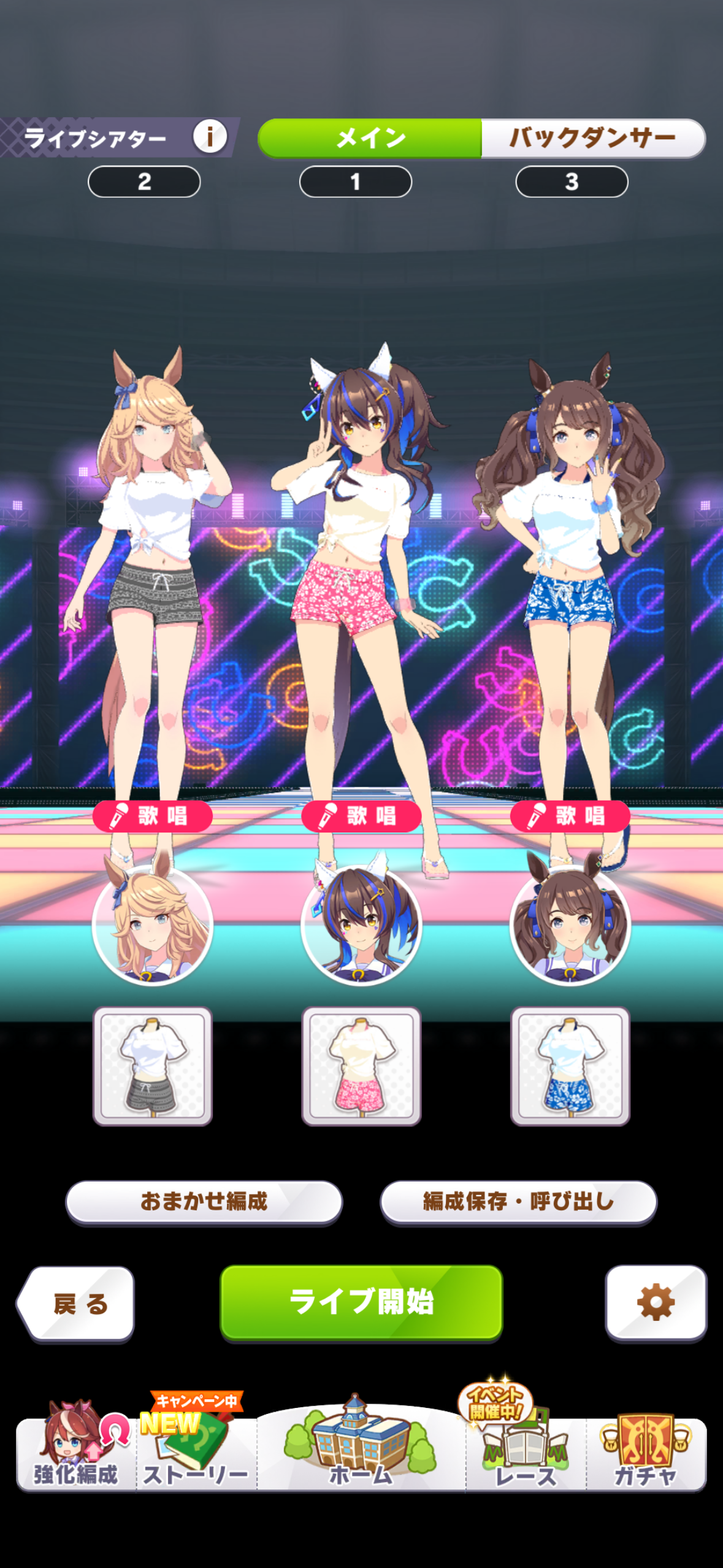Viewport: 723px width, 1568px height.
Task: Tap the おまかせ編成 auto-formation button
Action: 204,1201
